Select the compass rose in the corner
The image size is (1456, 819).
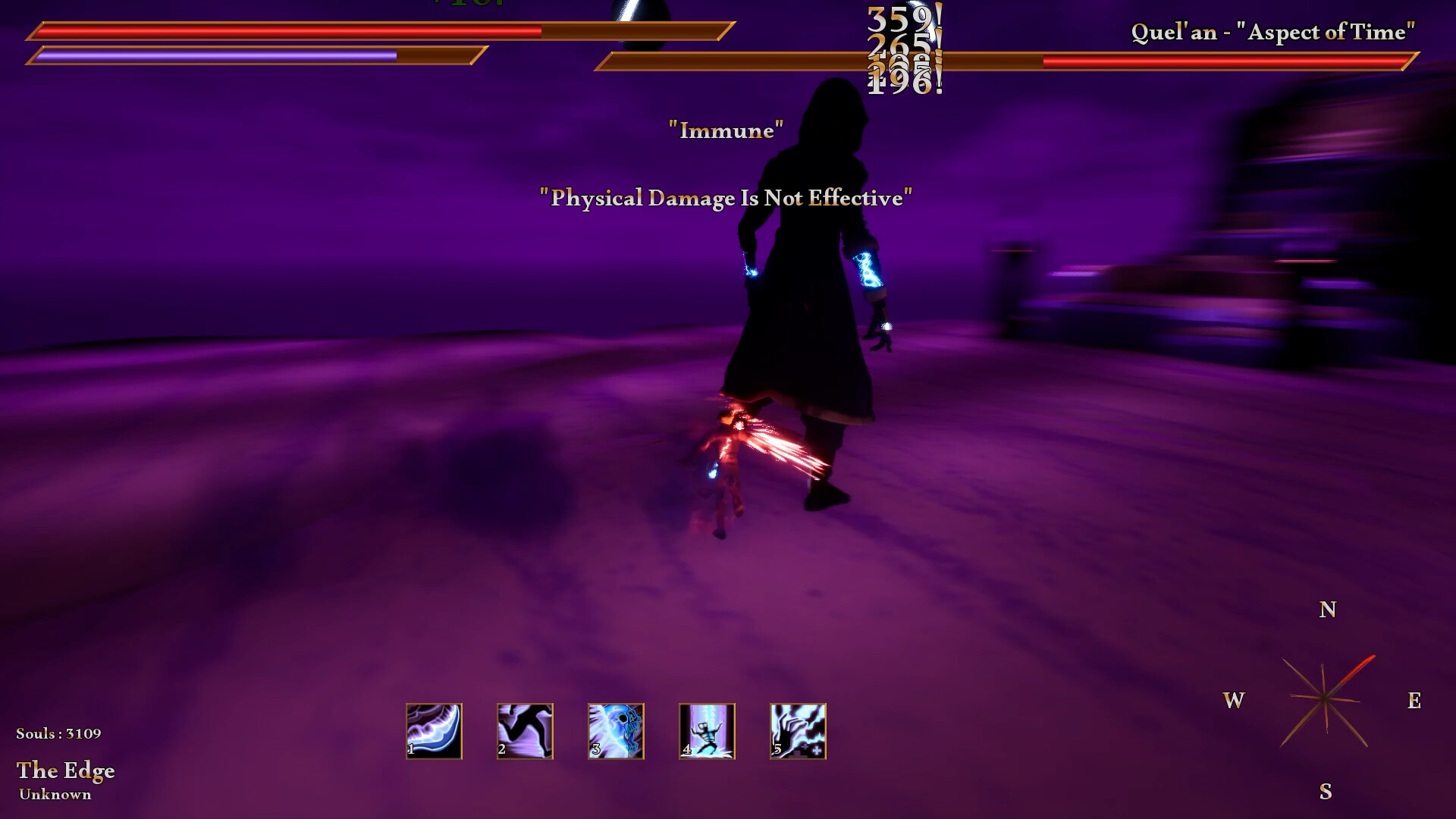coord(1325,698)
